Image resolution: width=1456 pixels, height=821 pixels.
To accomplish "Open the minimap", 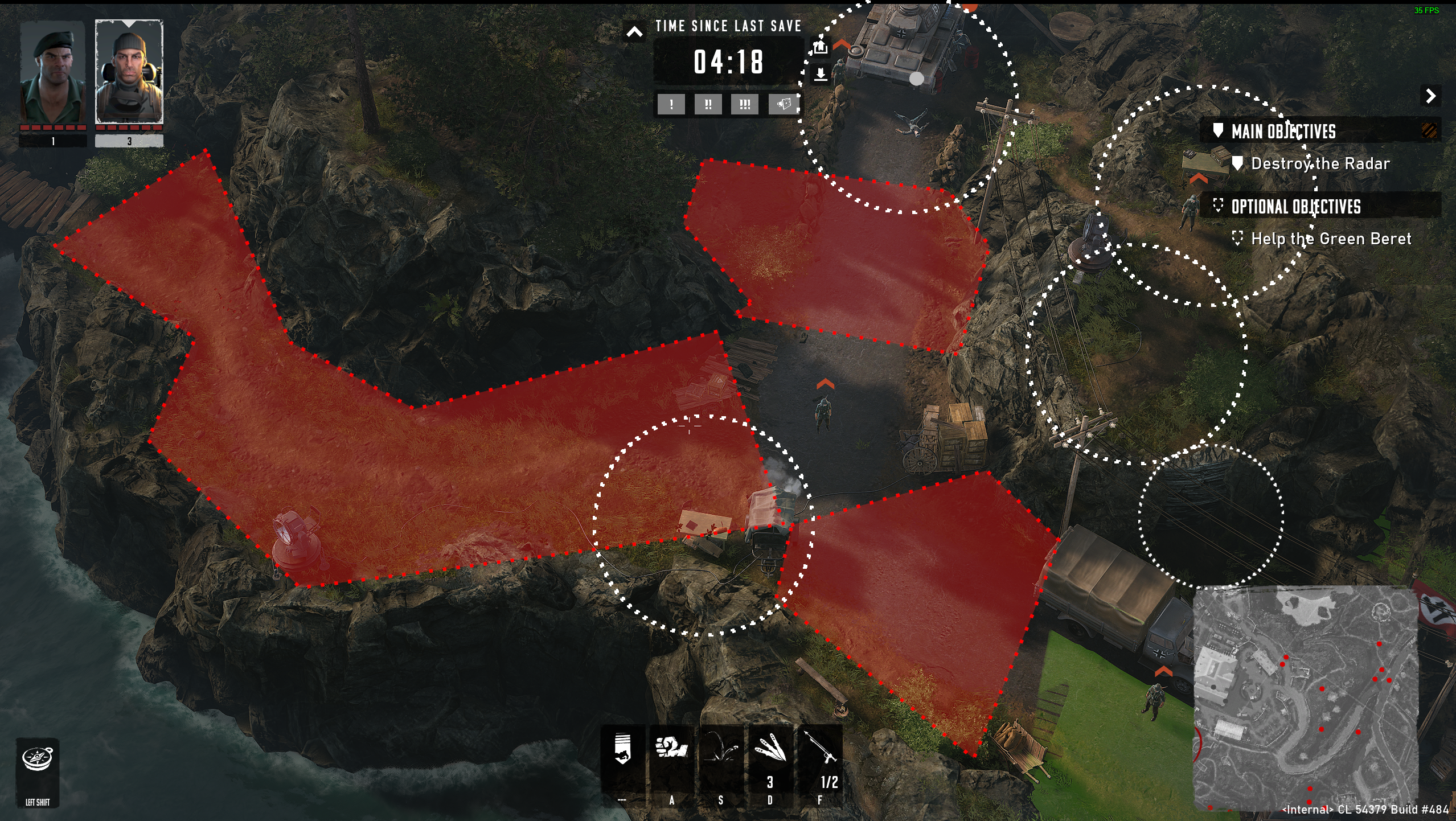I will tap(1305, 698).
